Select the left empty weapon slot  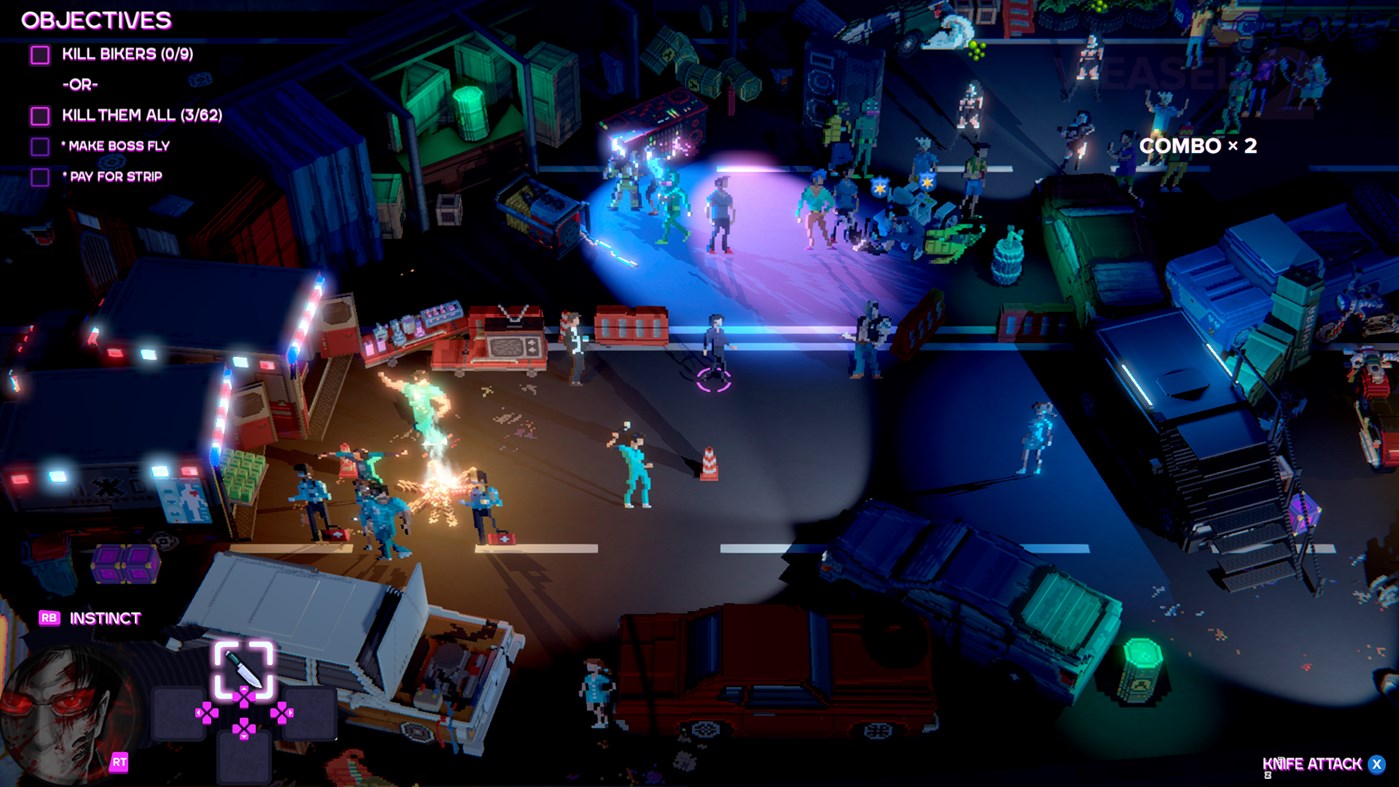[178, 714]
